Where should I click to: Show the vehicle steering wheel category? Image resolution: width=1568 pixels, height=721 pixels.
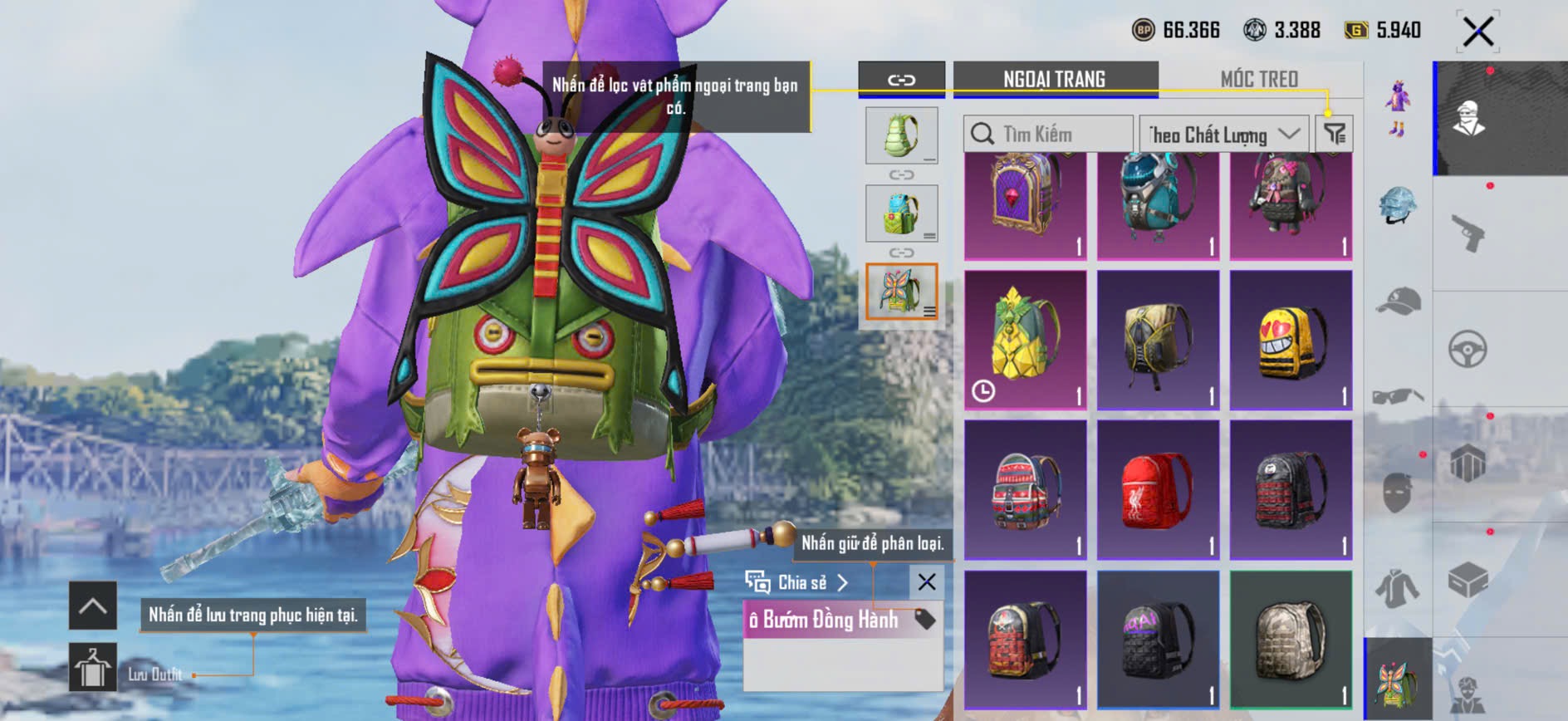[1468, 350]
